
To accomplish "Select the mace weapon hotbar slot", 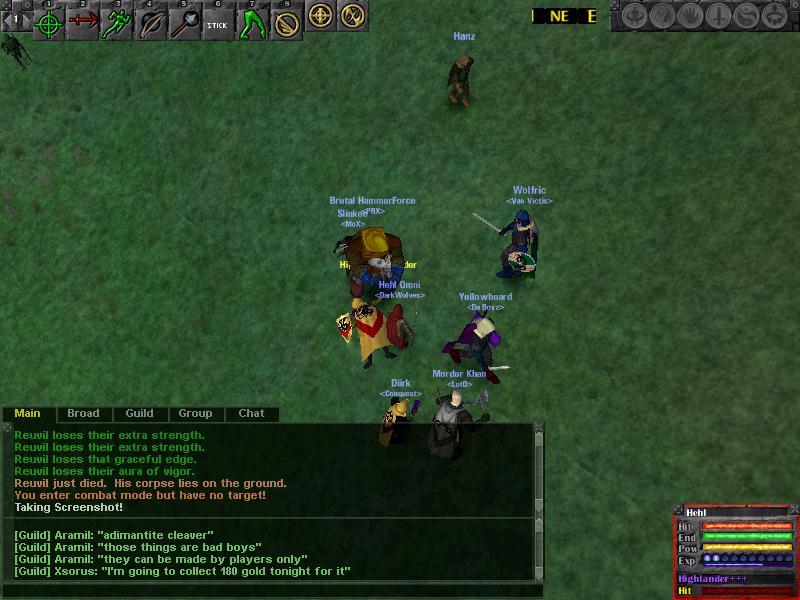I will tap(185, 23).
